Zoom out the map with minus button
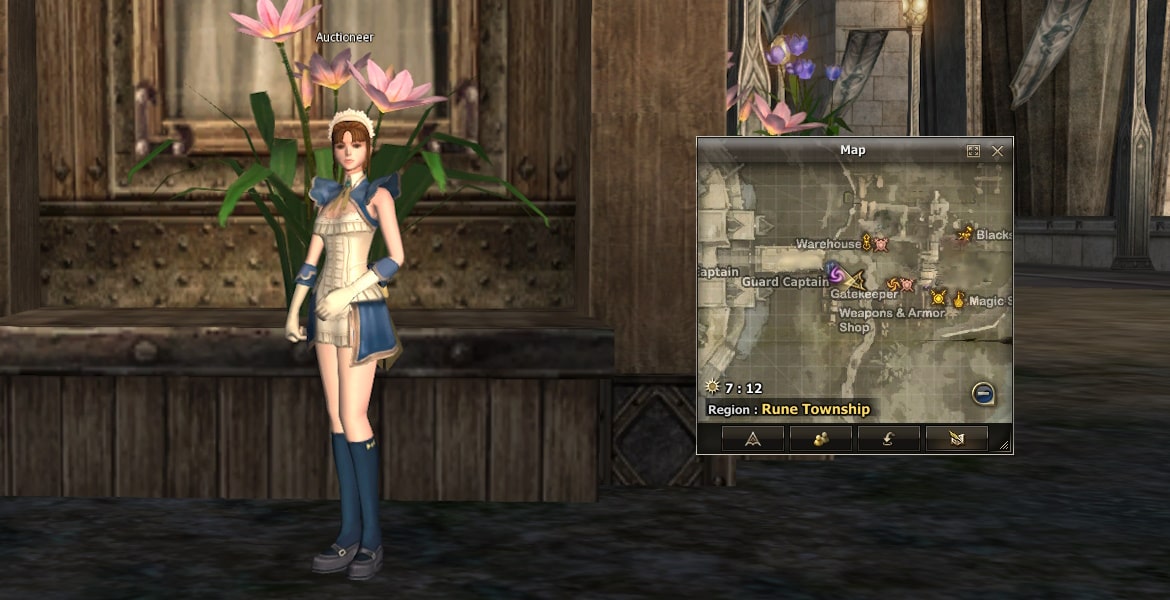 [983, 394]
